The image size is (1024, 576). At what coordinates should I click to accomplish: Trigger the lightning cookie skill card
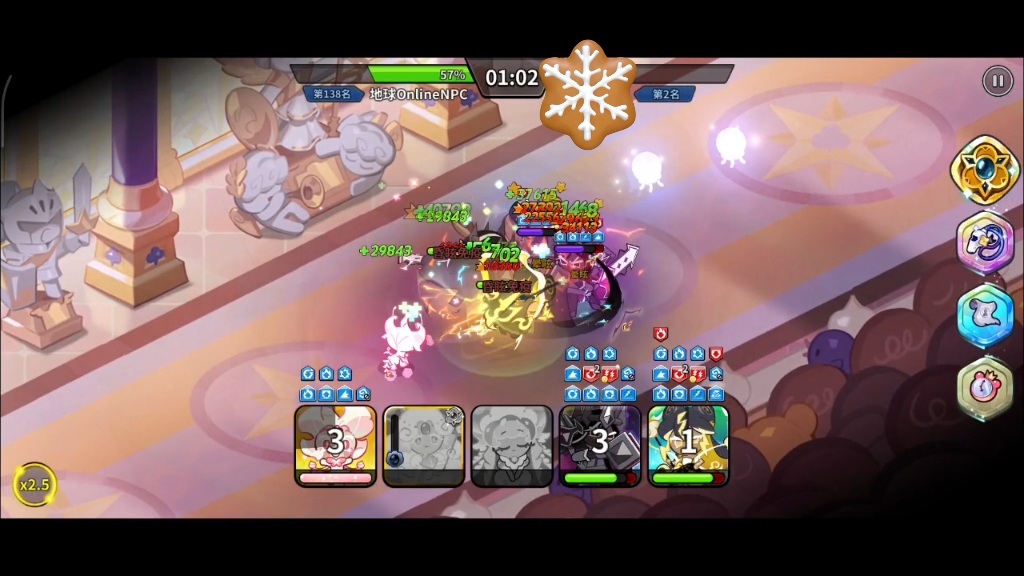(x=688, y=444)
